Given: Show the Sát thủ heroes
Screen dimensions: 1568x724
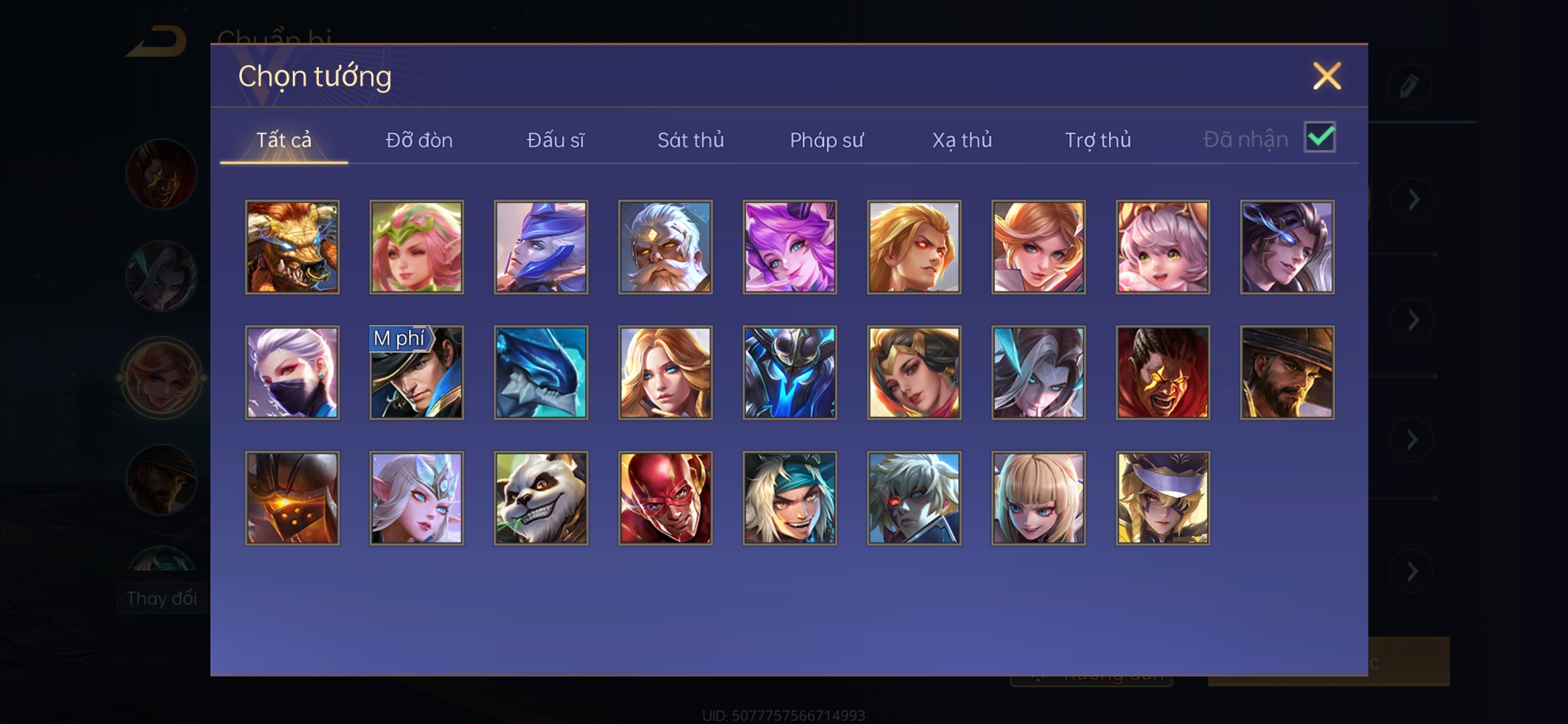Looking at the screenshot, I should [690, 140].
